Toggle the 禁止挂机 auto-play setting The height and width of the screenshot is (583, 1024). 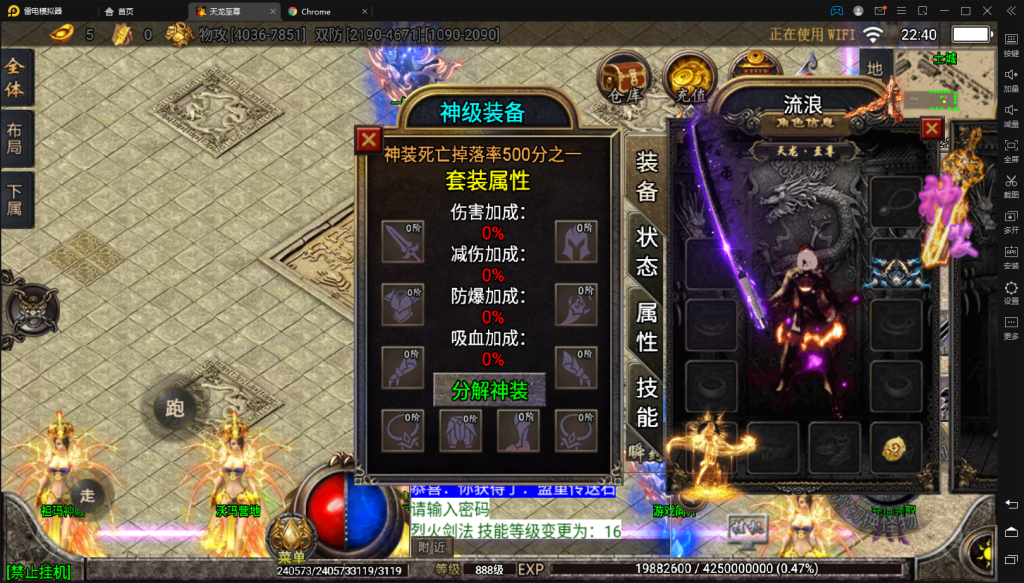point(37,572)
